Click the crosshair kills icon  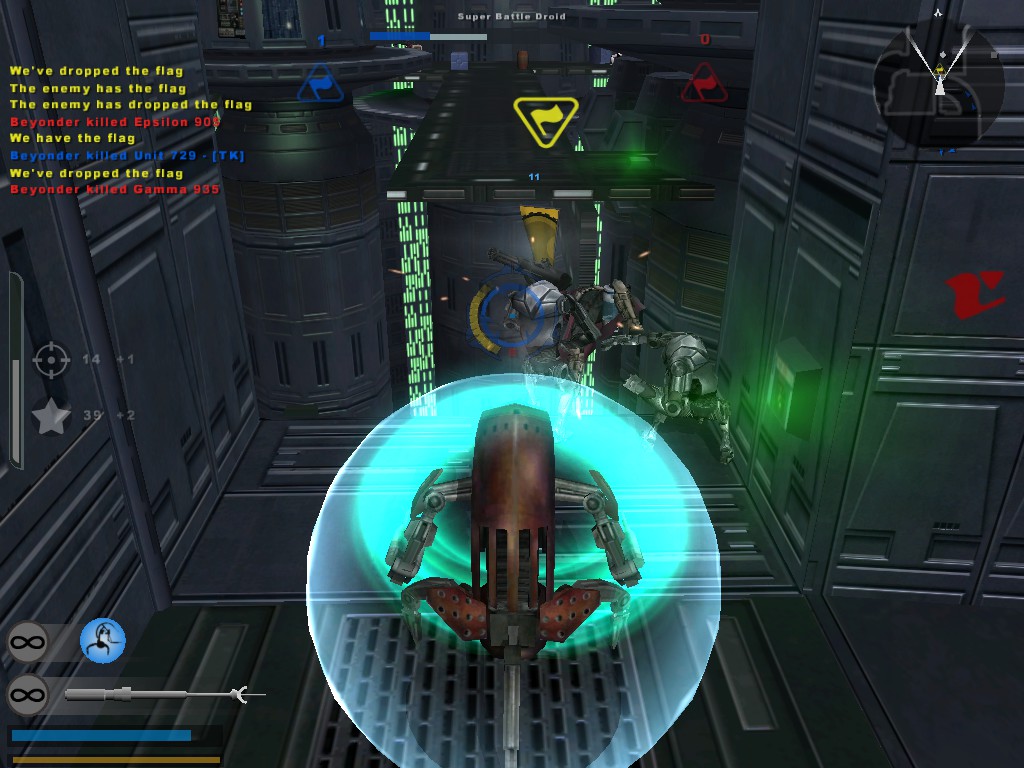coord(51,360)
